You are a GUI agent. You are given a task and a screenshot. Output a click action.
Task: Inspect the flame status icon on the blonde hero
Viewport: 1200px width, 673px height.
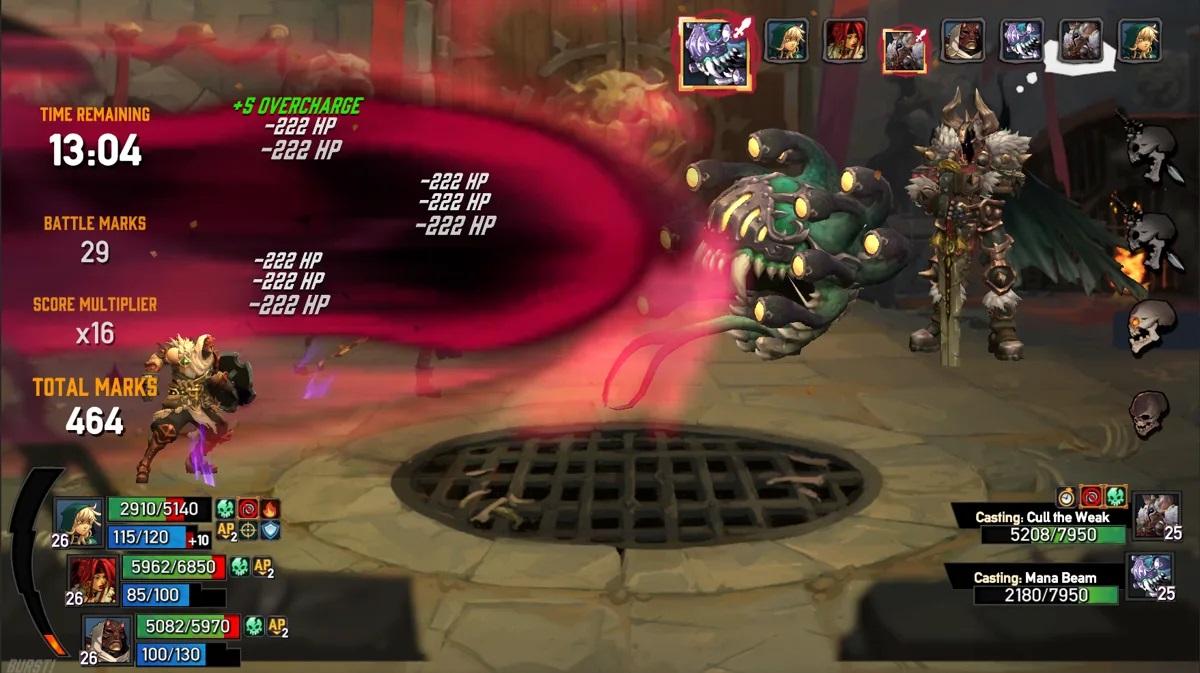point(271,509)
